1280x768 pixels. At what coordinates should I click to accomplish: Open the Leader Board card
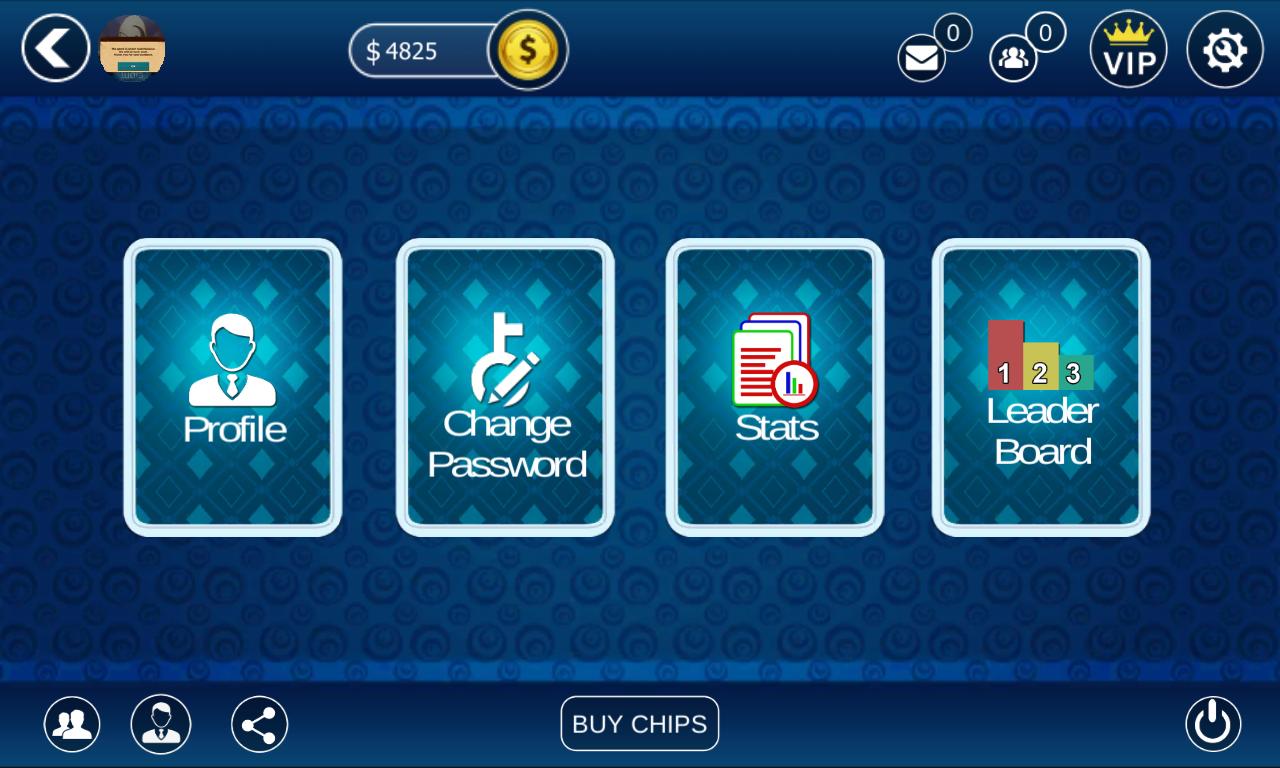(x=1039, y=388)
